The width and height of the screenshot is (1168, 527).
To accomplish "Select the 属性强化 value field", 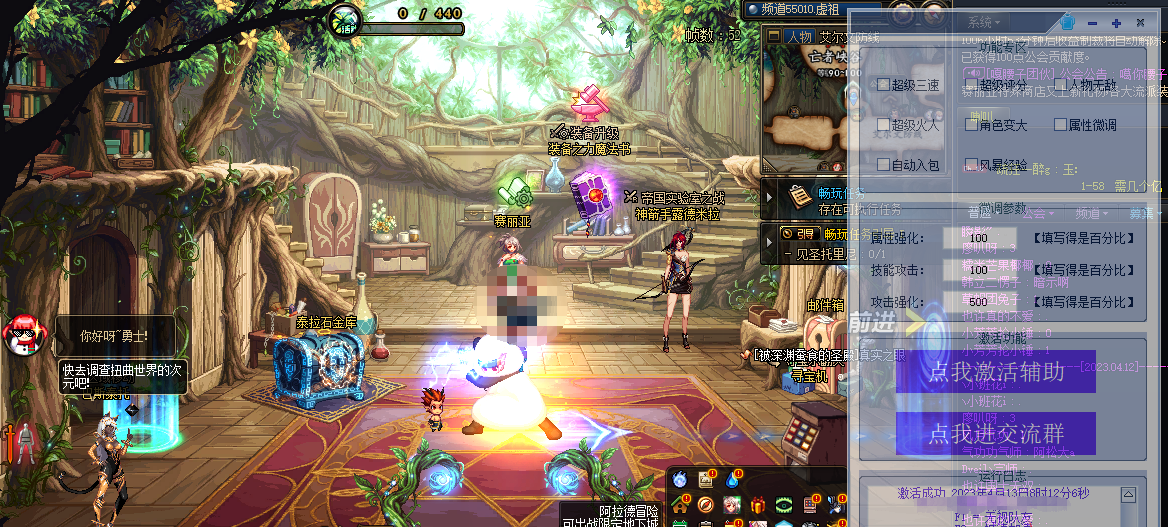I will pyautogui.click(x=984, y=240).
